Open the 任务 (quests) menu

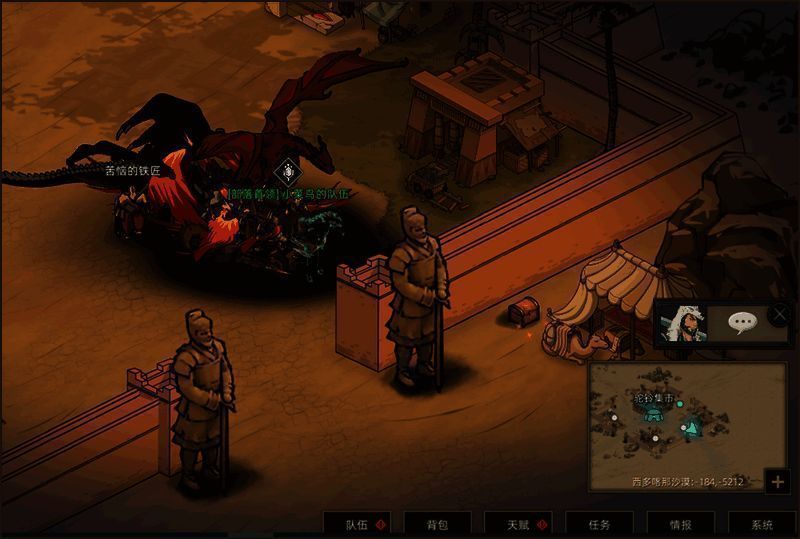click(599, 524)
